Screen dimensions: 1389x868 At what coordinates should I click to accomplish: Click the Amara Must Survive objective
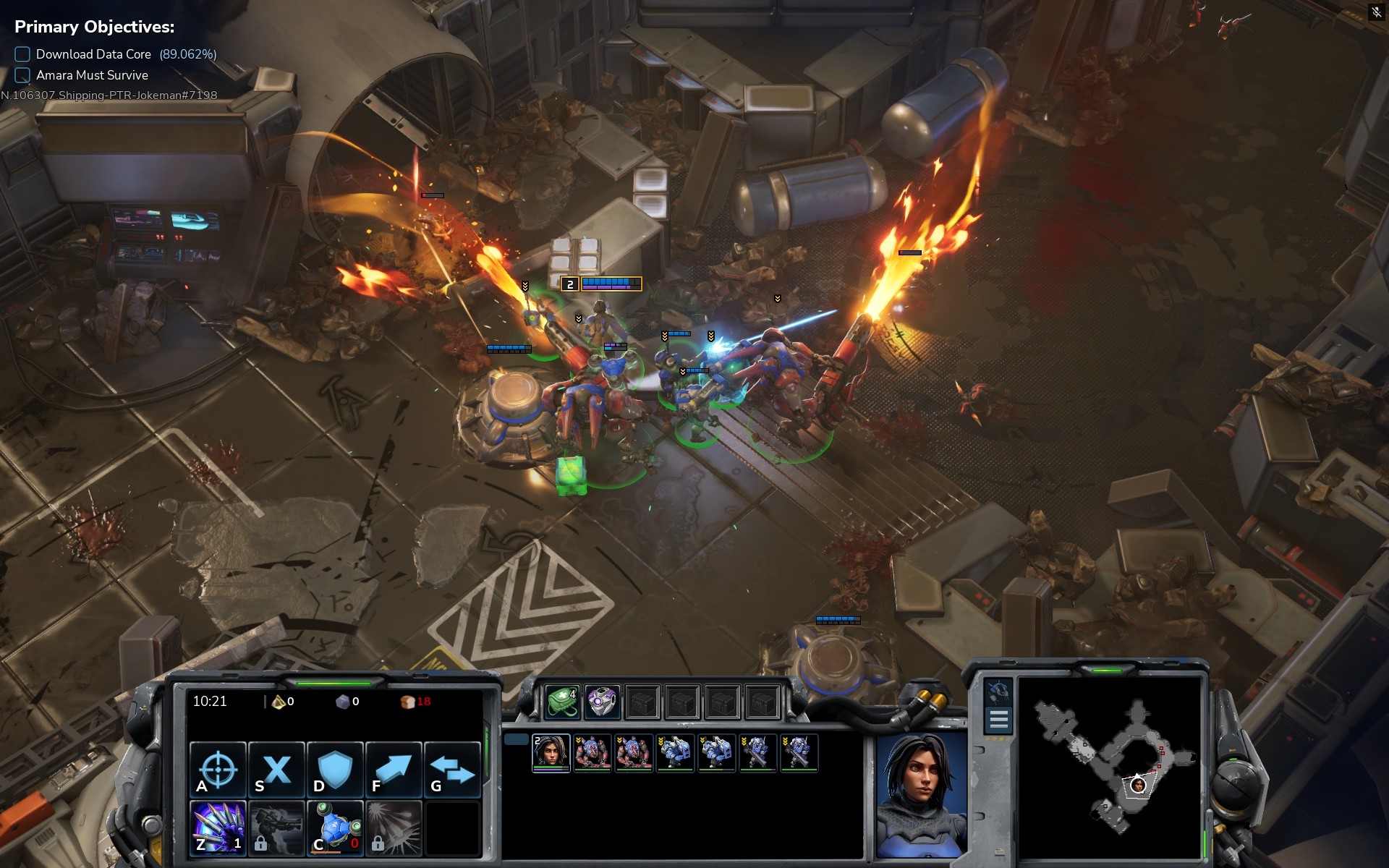[x=92, y=75]
